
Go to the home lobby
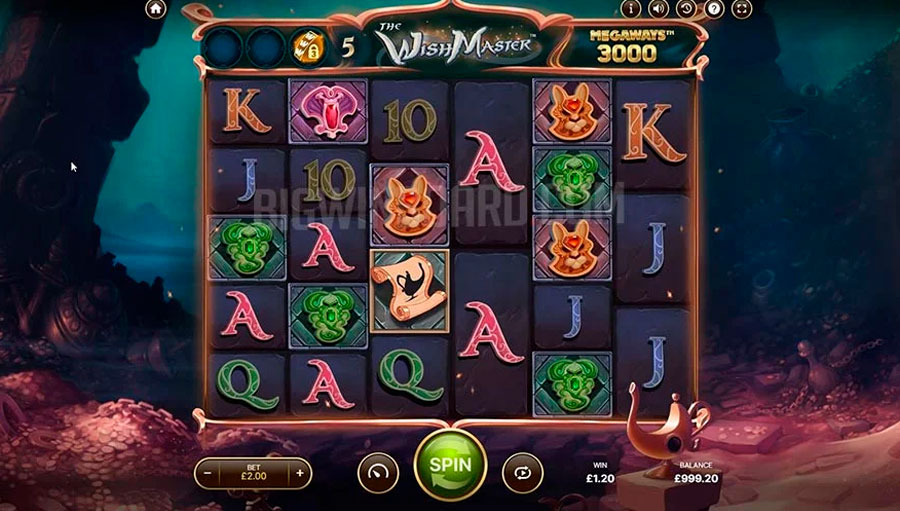[x=155, y=9]
